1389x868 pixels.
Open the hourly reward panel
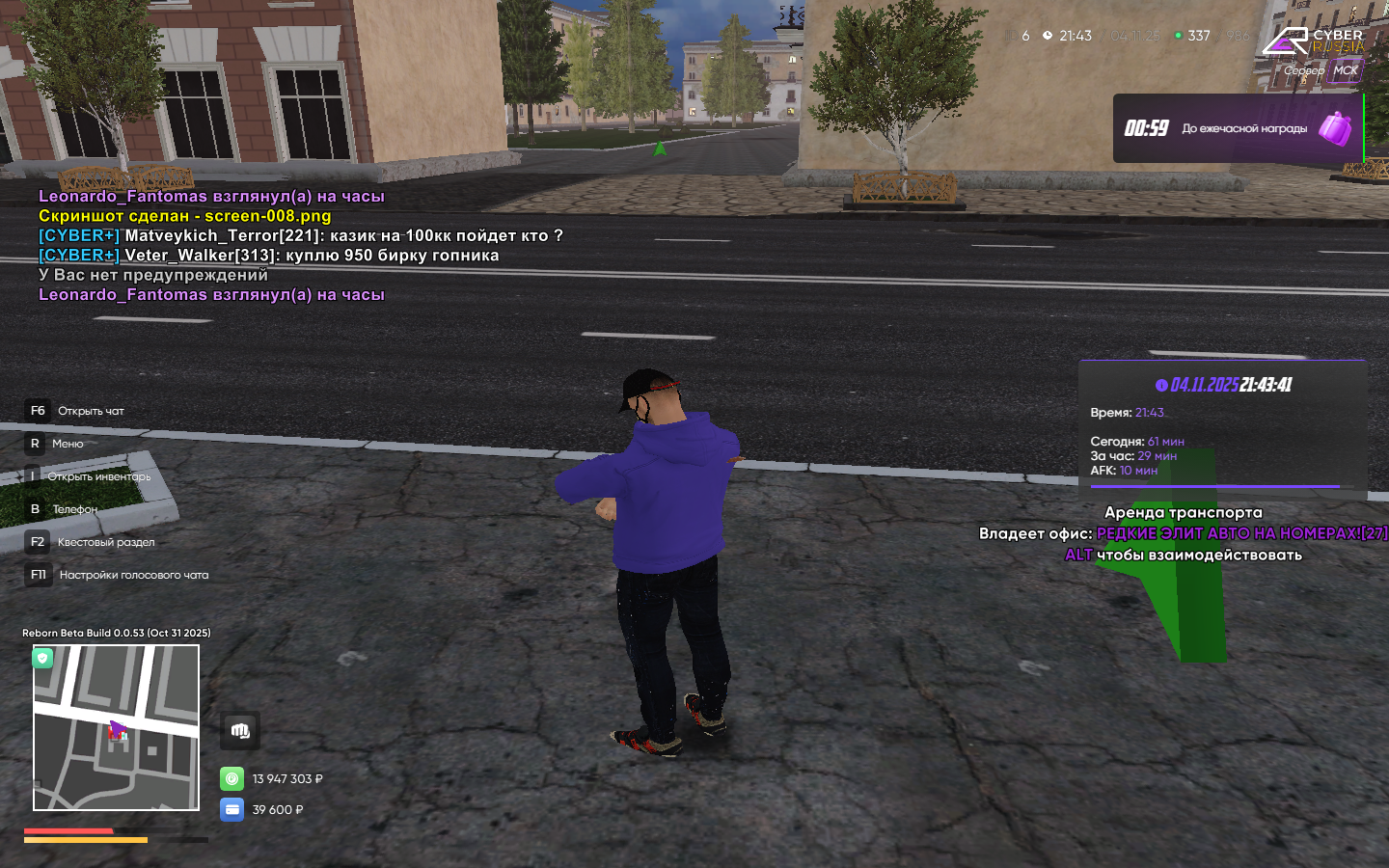(1237, 128)
